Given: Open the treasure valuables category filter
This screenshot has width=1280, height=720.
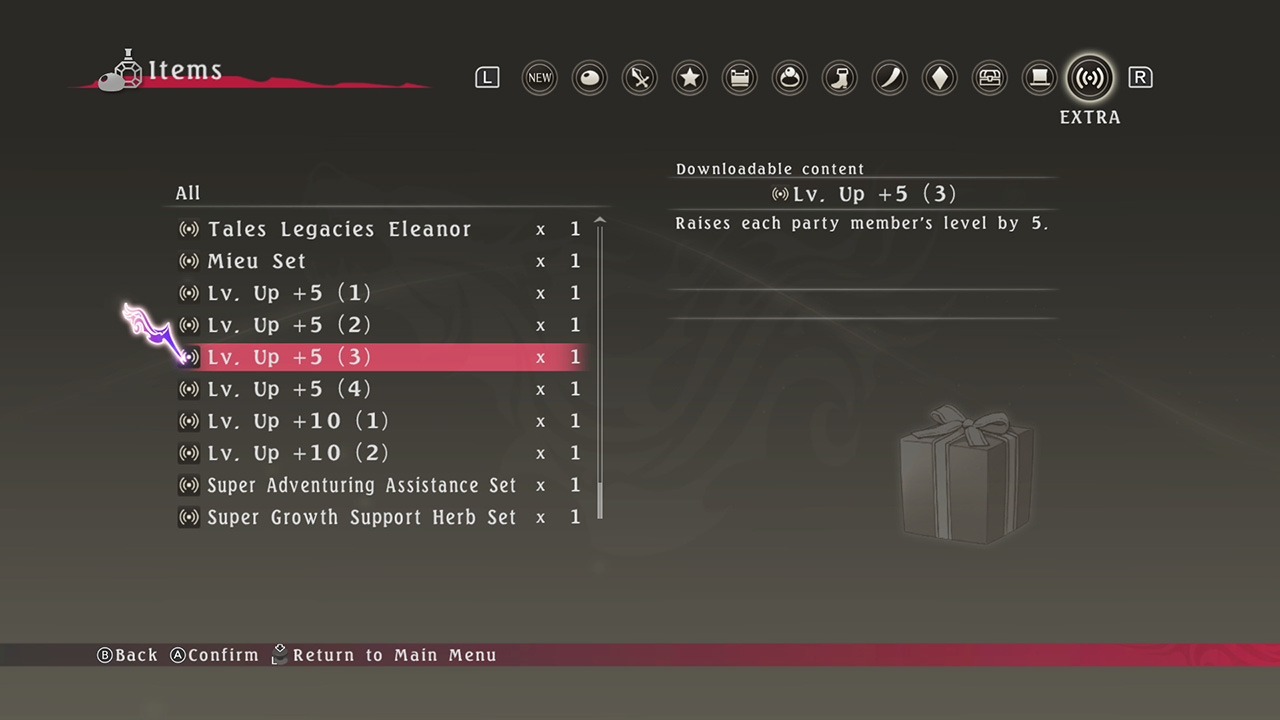Looking at the screenshot, I should point(989,77).
